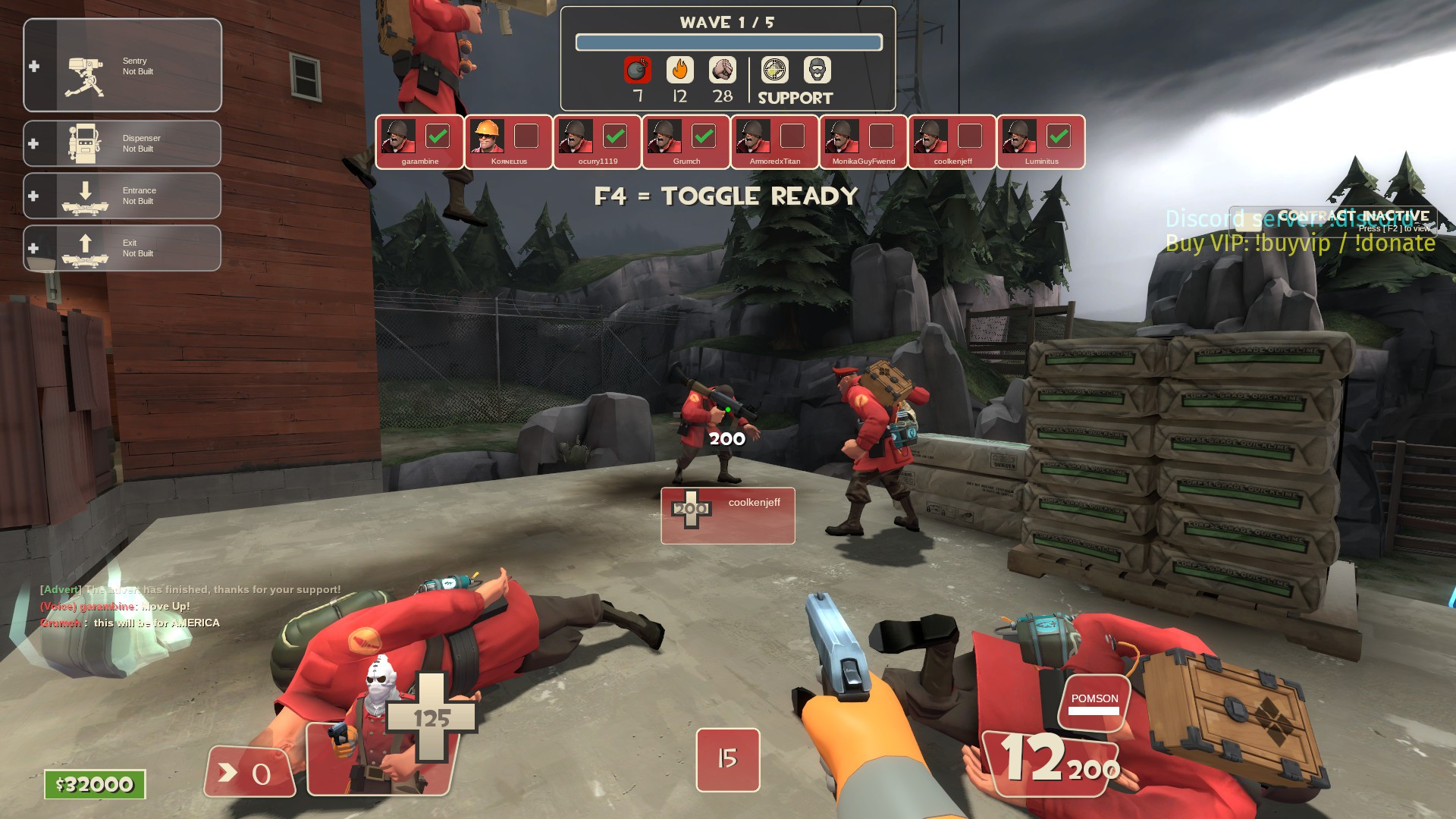Click the SUPPORT section label
This screenshot has width=1456, height=819.
click(794, 97)
